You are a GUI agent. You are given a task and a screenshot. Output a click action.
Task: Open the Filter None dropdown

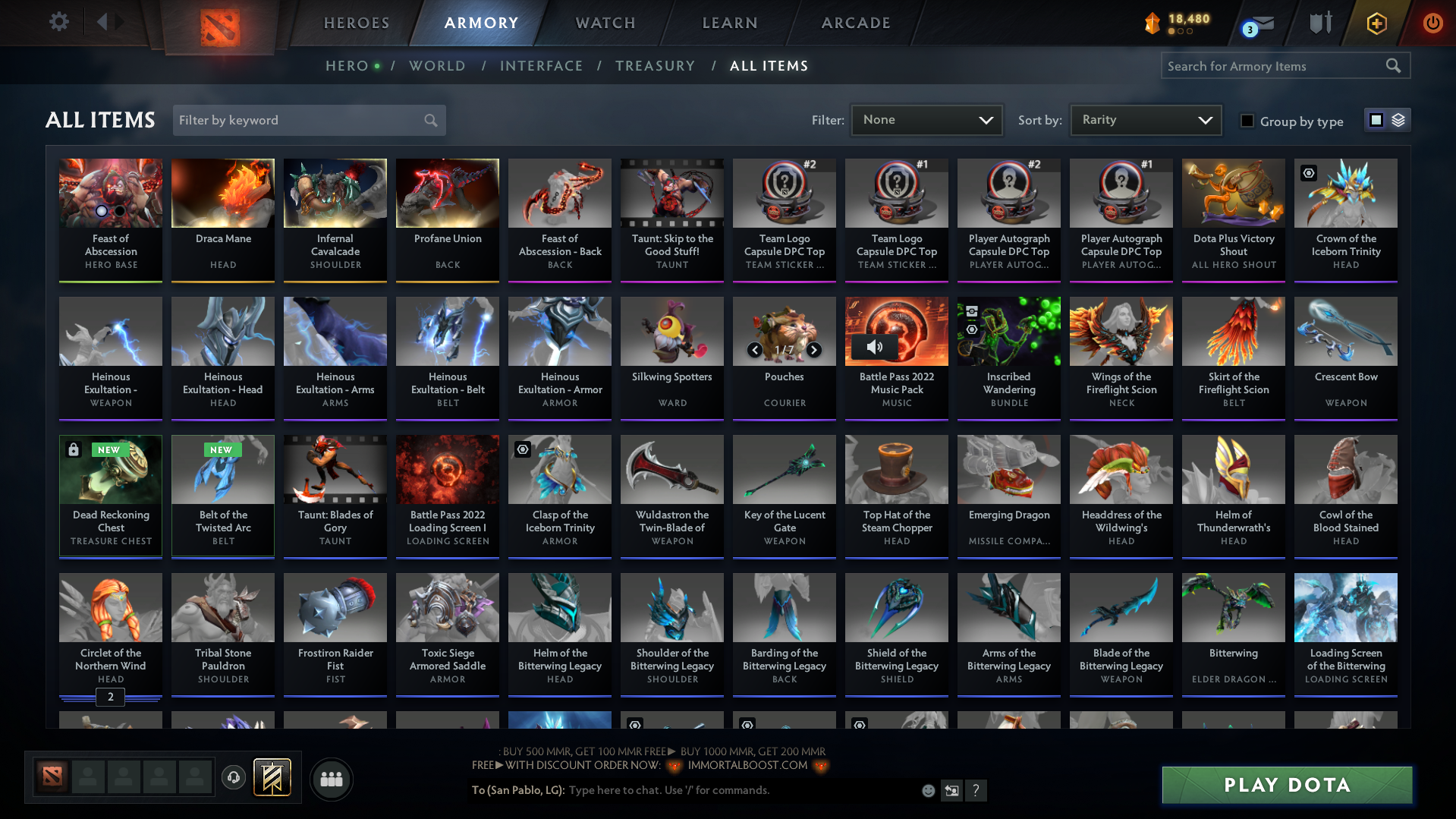pos(926,120)
